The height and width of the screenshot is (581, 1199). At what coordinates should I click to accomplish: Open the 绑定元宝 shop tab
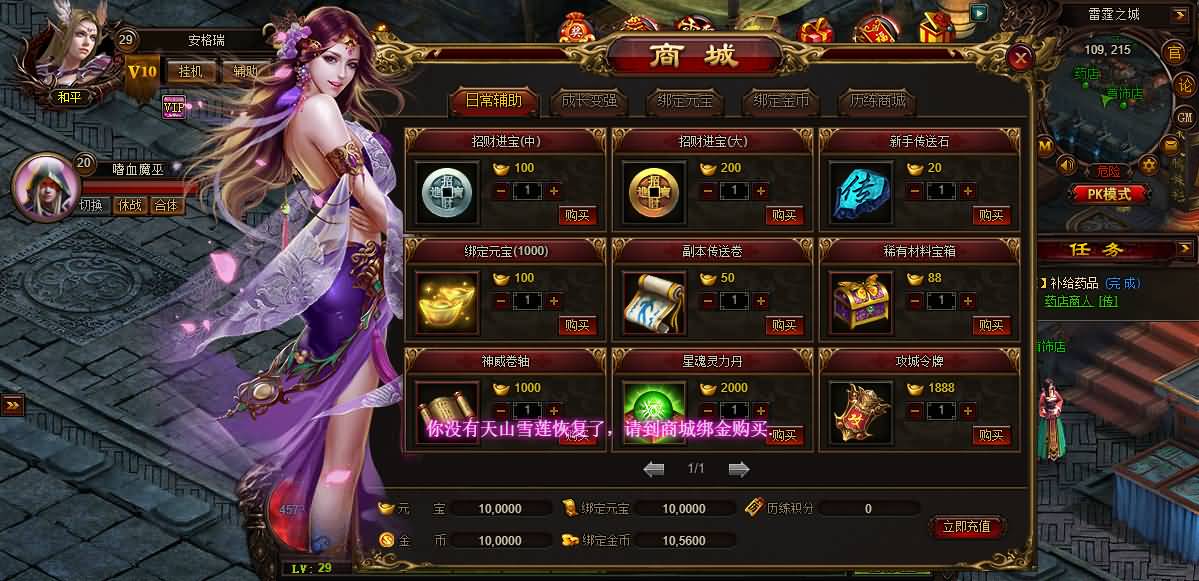click(x=685, y=101)
